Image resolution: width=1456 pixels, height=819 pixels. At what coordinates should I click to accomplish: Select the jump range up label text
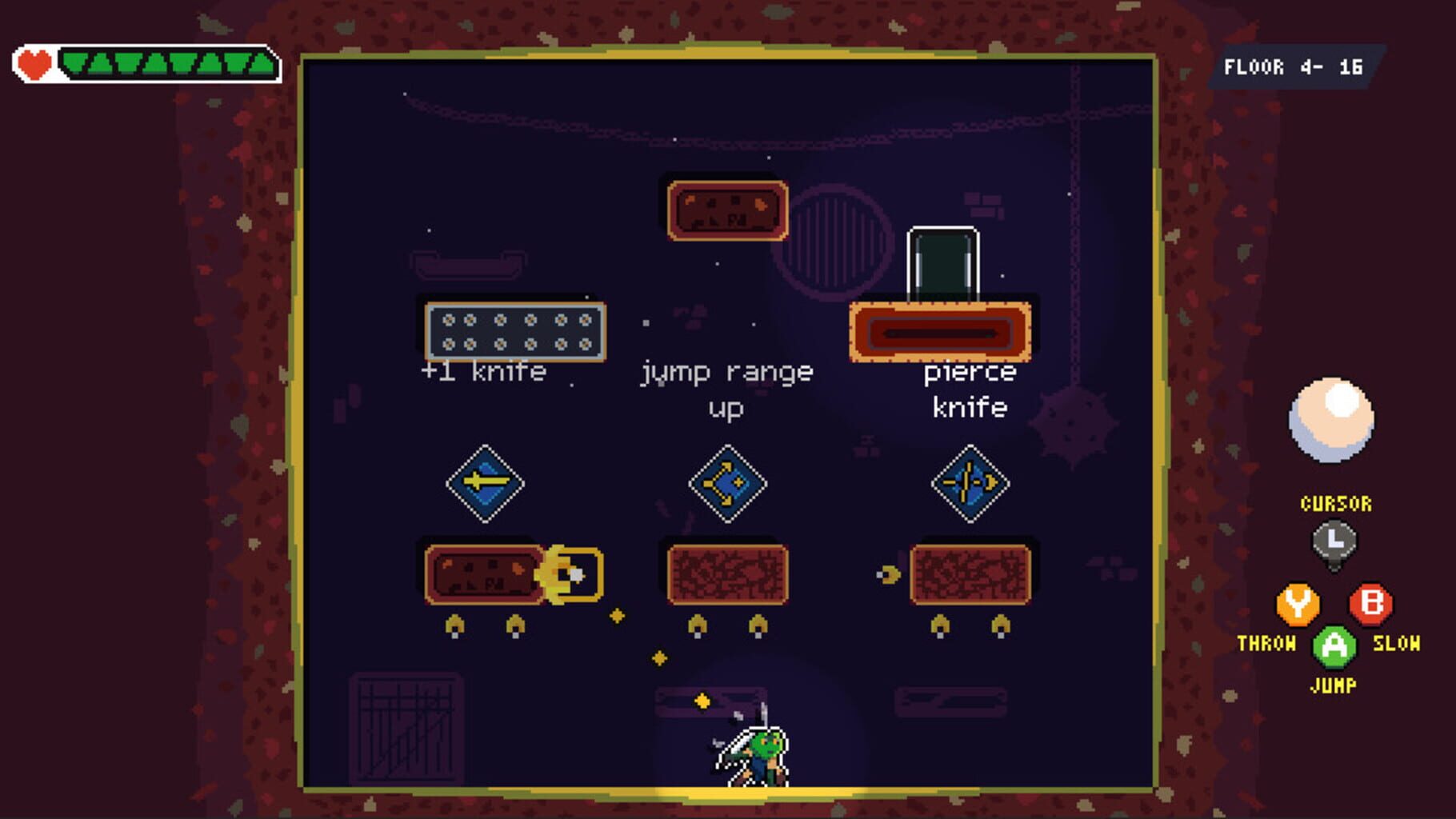727,390
